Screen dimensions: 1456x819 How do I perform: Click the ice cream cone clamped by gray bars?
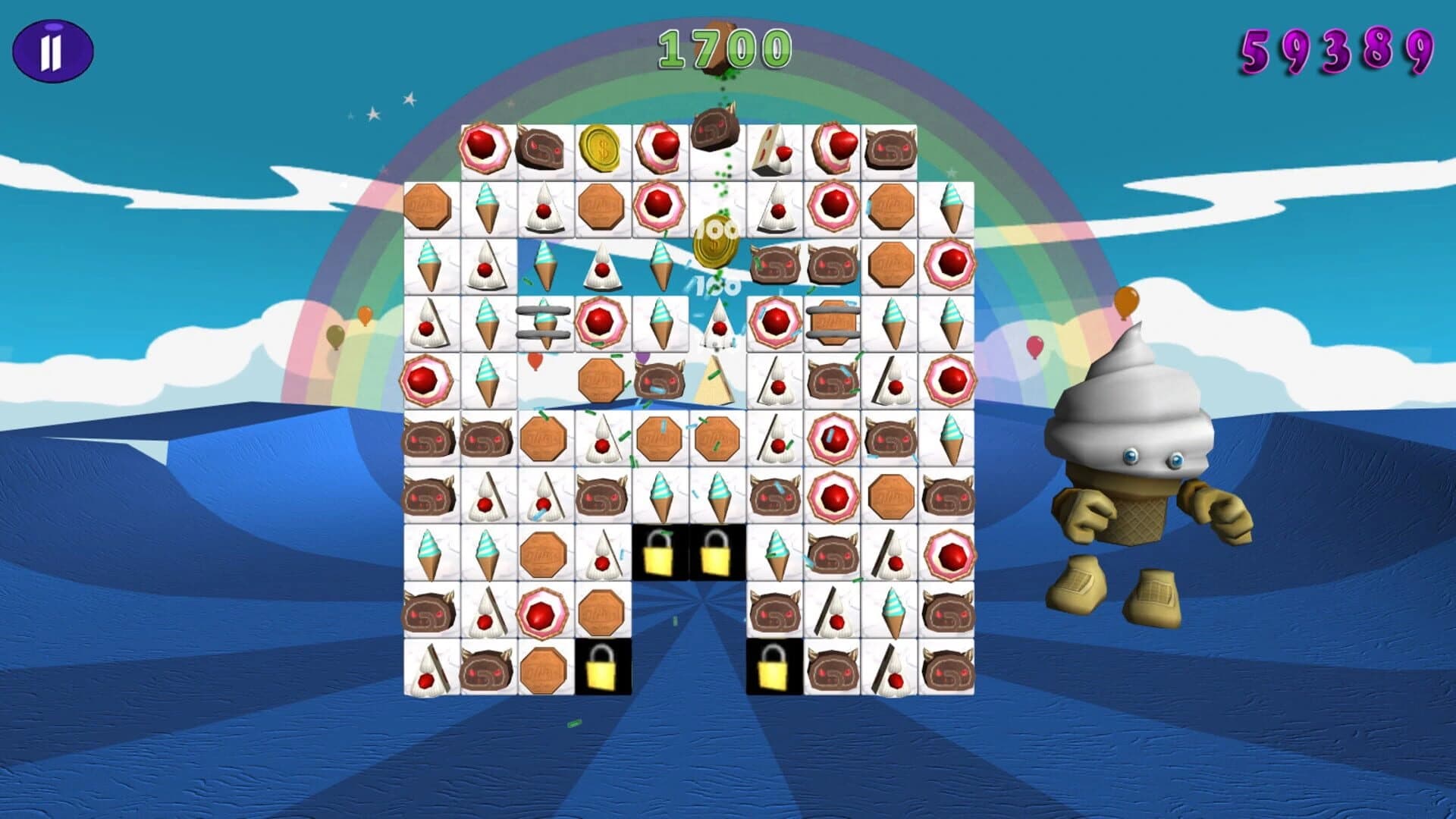pyautogui.click(x=542, y=322)
